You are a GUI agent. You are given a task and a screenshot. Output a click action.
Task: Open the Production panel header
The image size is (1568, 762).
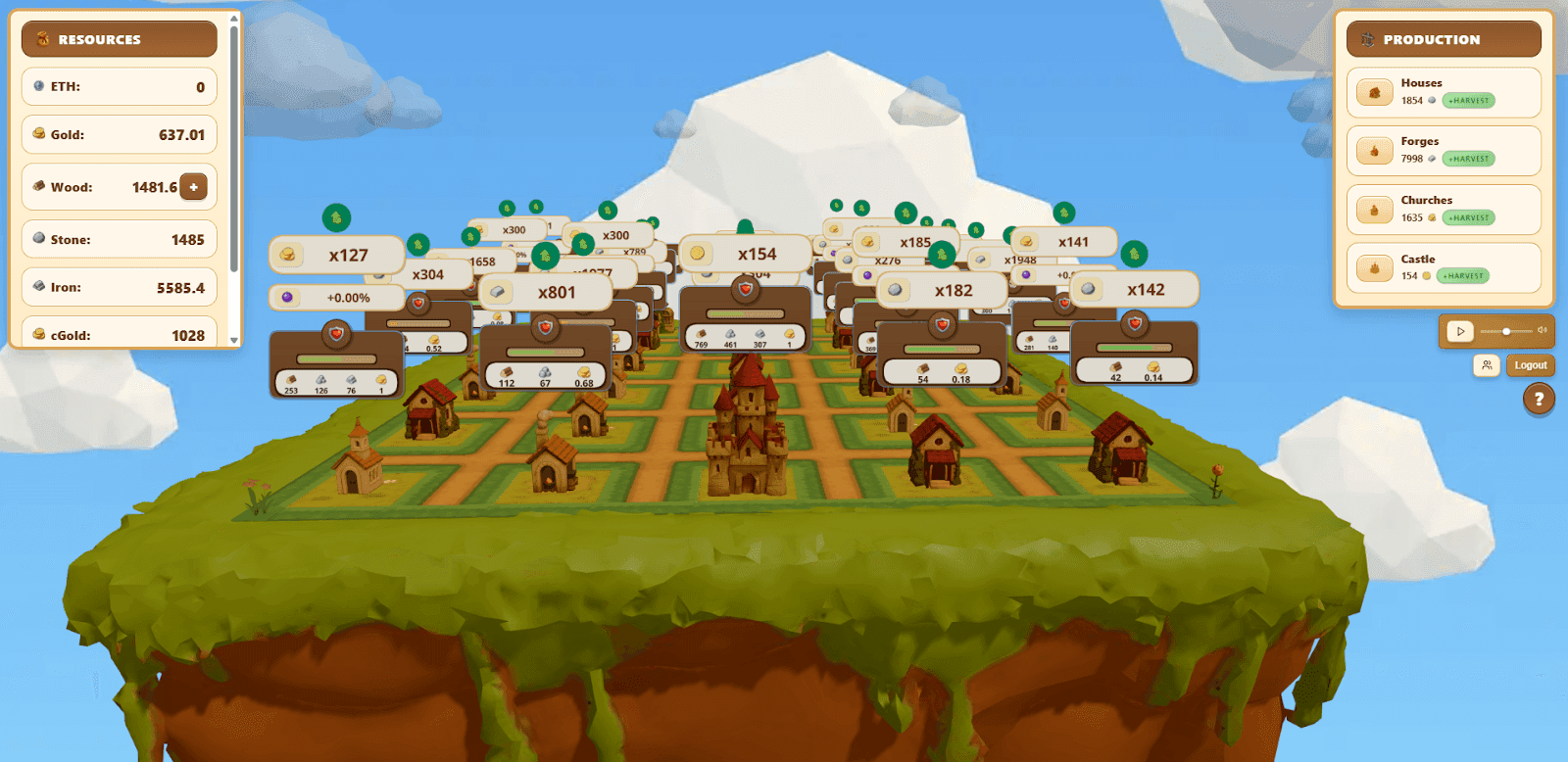[1444, 39]
